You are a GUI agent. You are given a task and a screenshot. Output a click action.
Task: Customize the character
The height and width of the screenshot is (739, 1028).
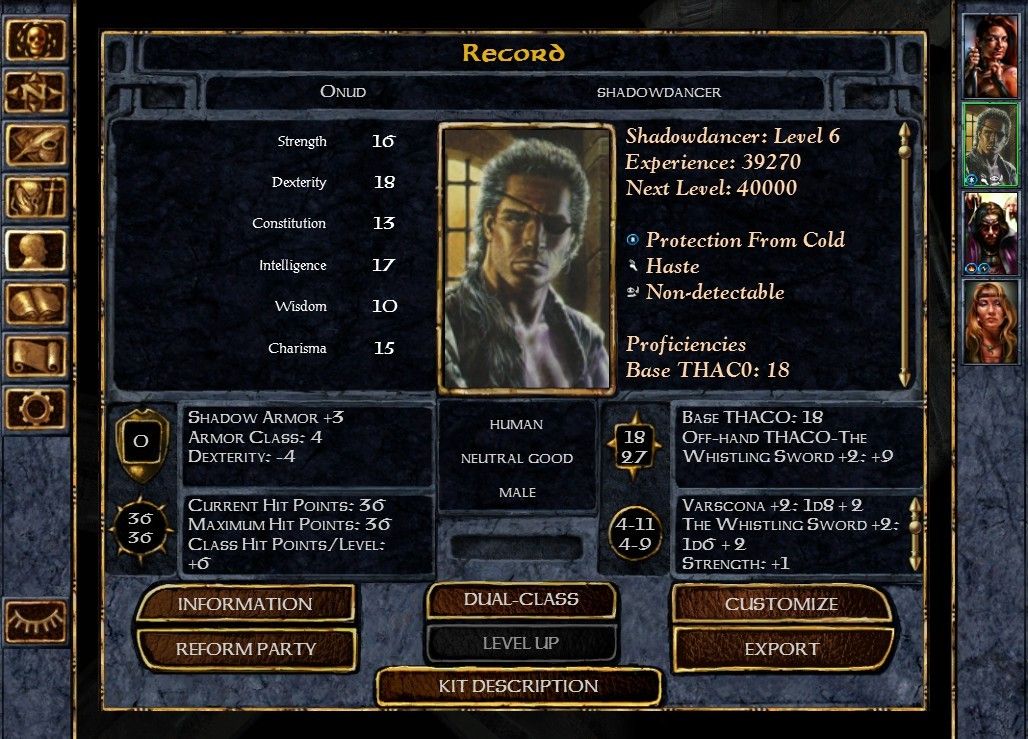(781, 604)
